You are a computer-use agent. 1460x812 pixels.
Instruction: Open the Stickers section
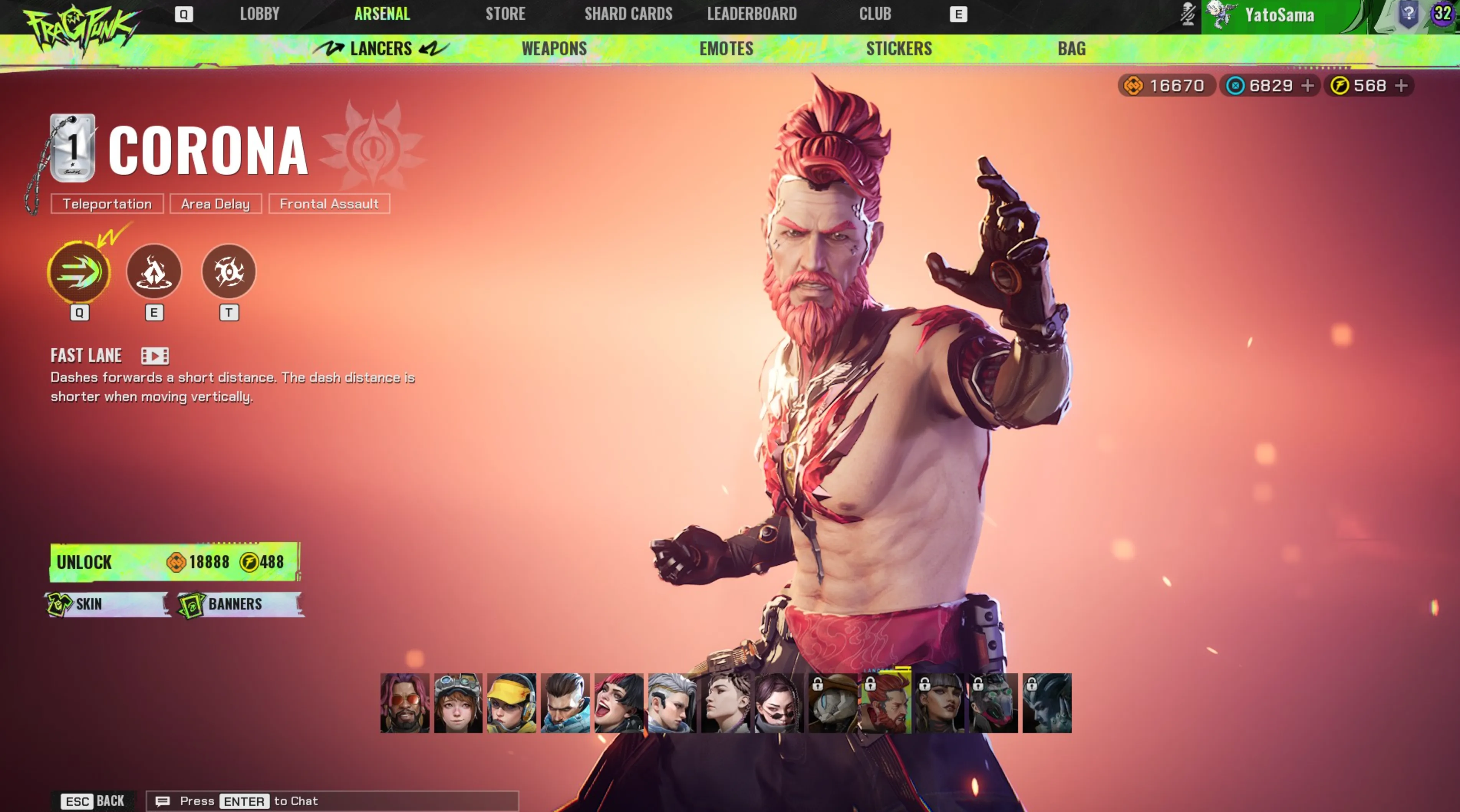[898, 49]
